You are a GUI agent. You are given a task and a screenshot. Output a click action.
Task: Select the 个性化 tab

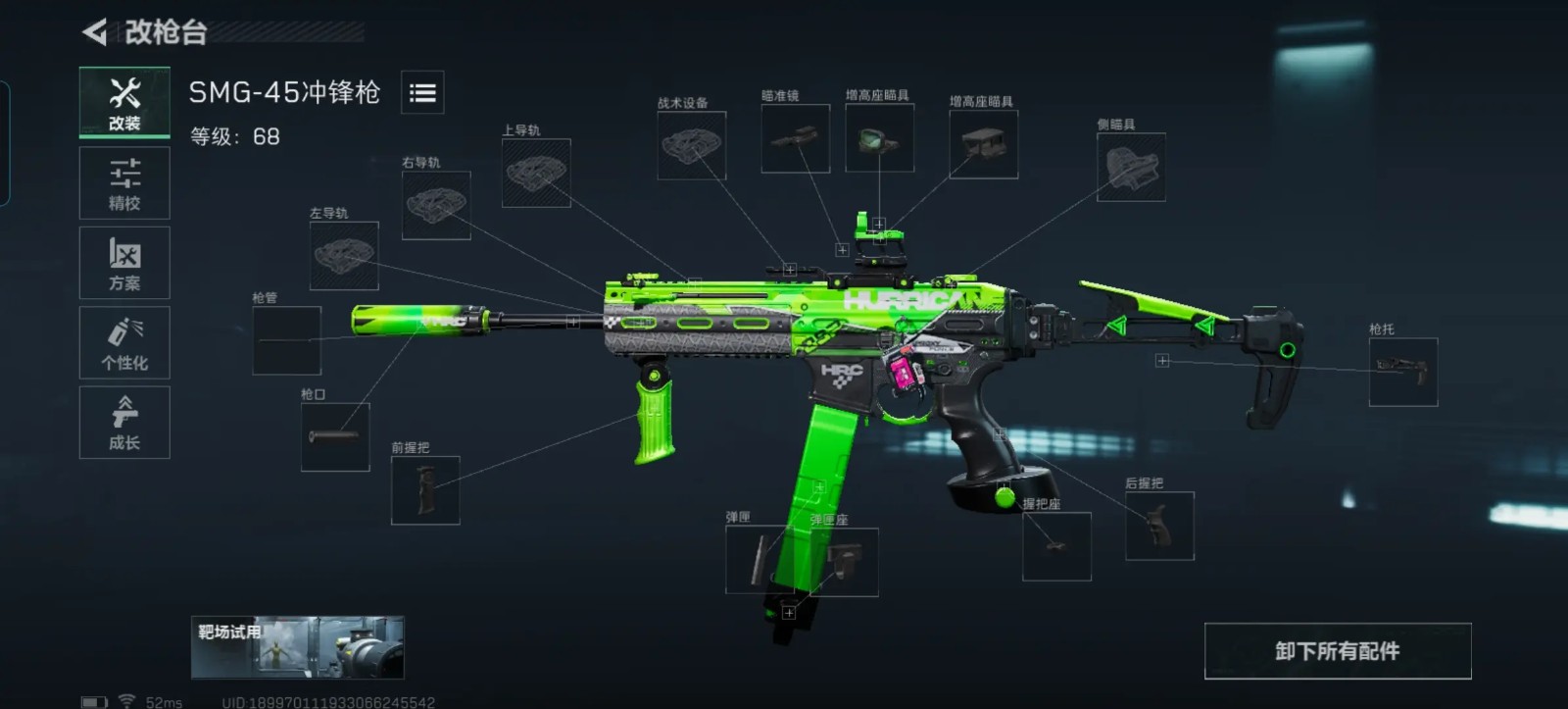point(124,343)
